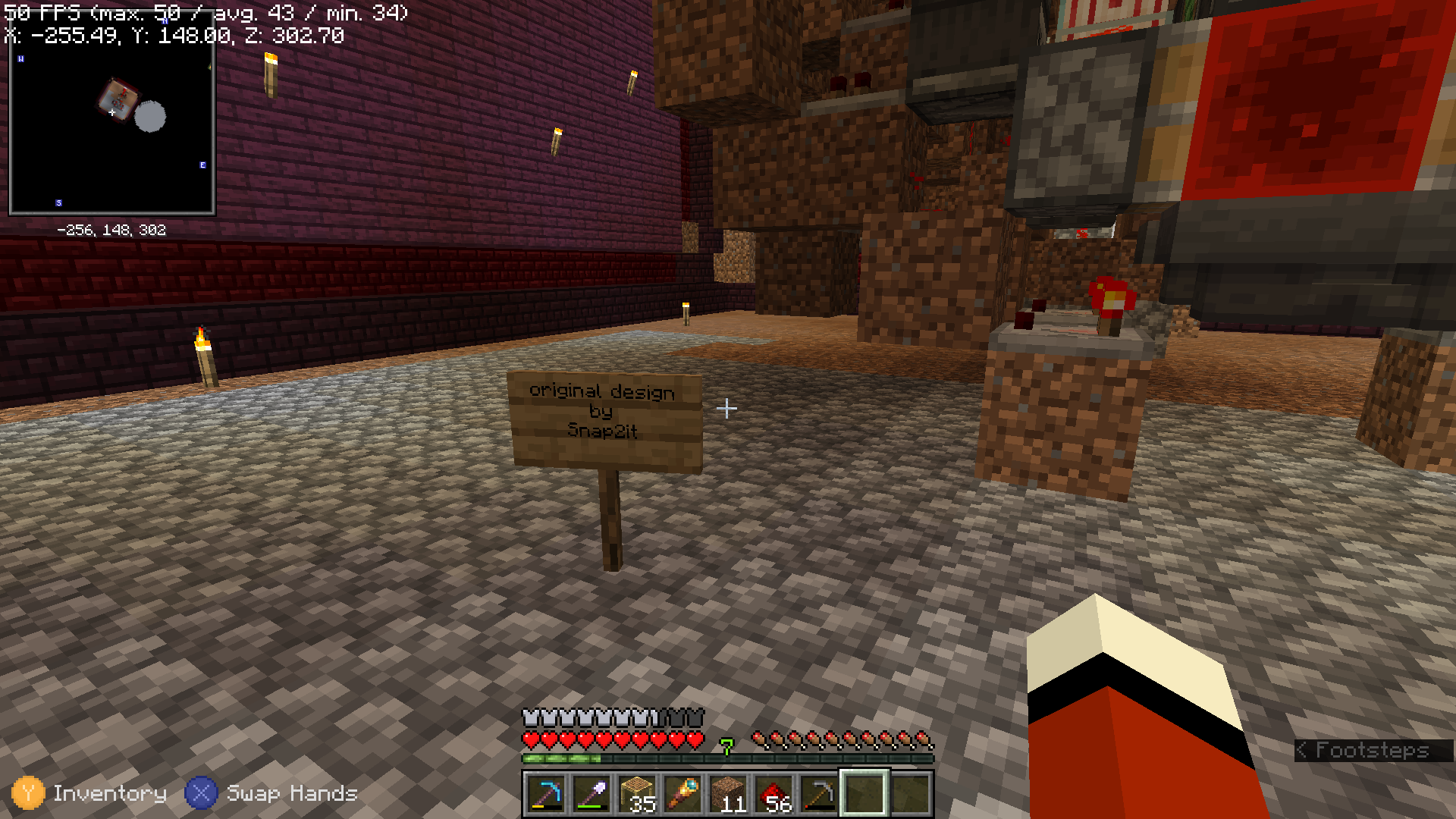Click the east marker E on the minimap
The width and height of the screenshot is (1456, 819).
pos(203,163)
